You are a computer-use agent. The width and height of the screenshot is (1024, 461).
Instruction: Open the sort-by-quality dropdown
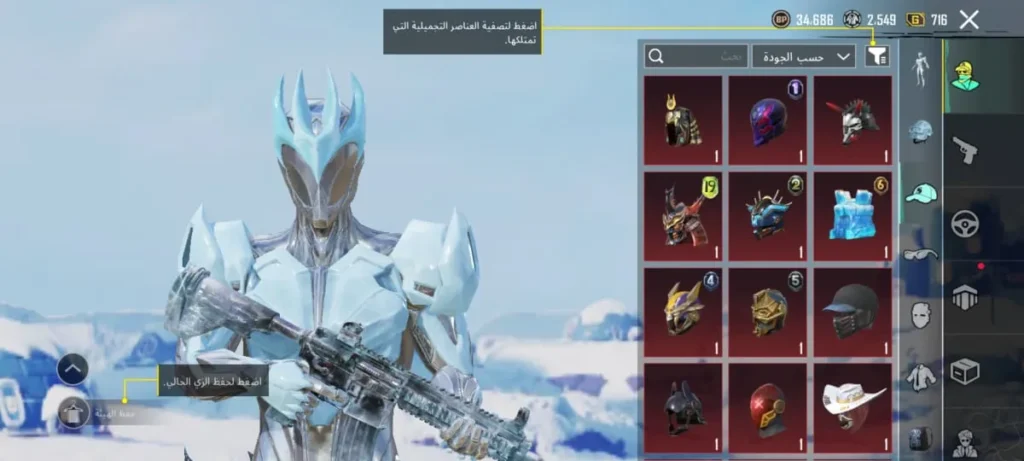(804, 56)
